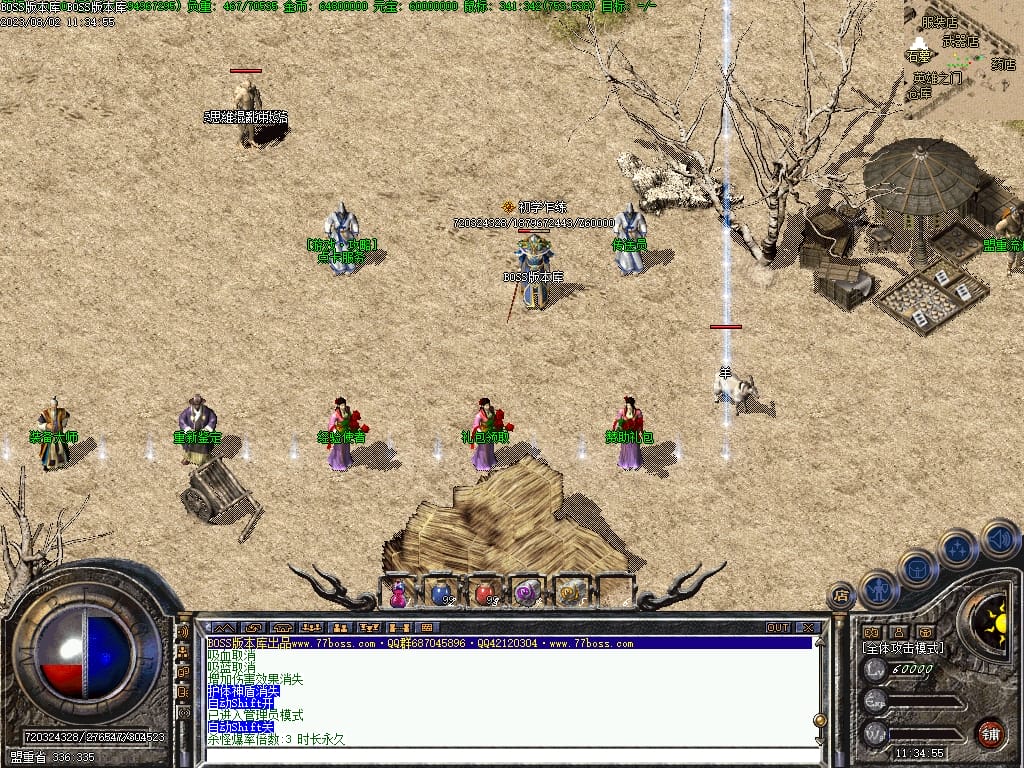Select the pink potion gourd belt slot

coord(398,593)
